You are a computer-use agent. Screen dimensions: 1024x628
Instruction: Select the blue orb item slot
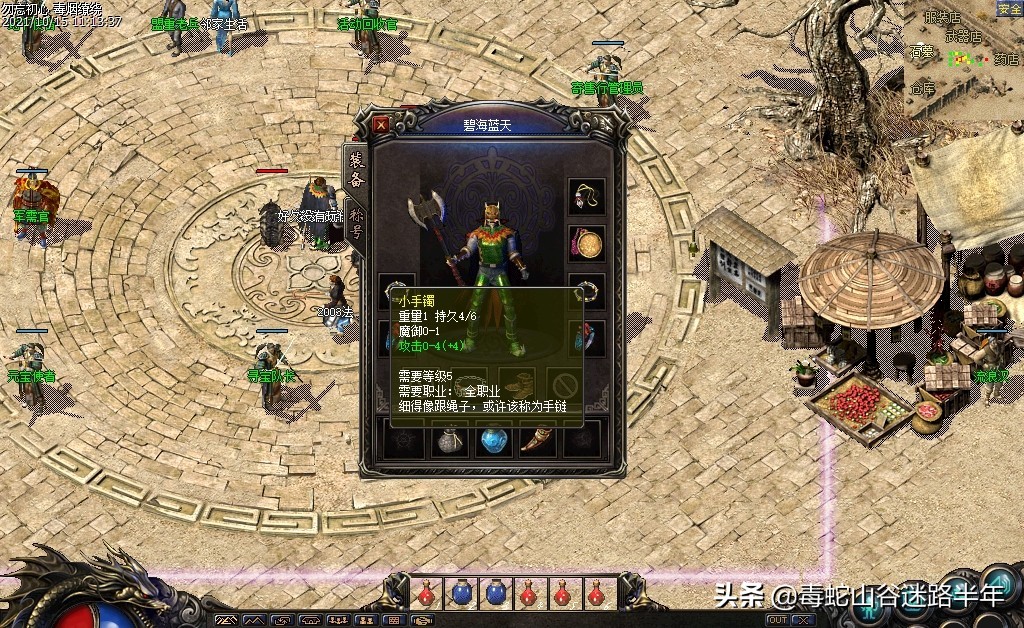point(494,440)
